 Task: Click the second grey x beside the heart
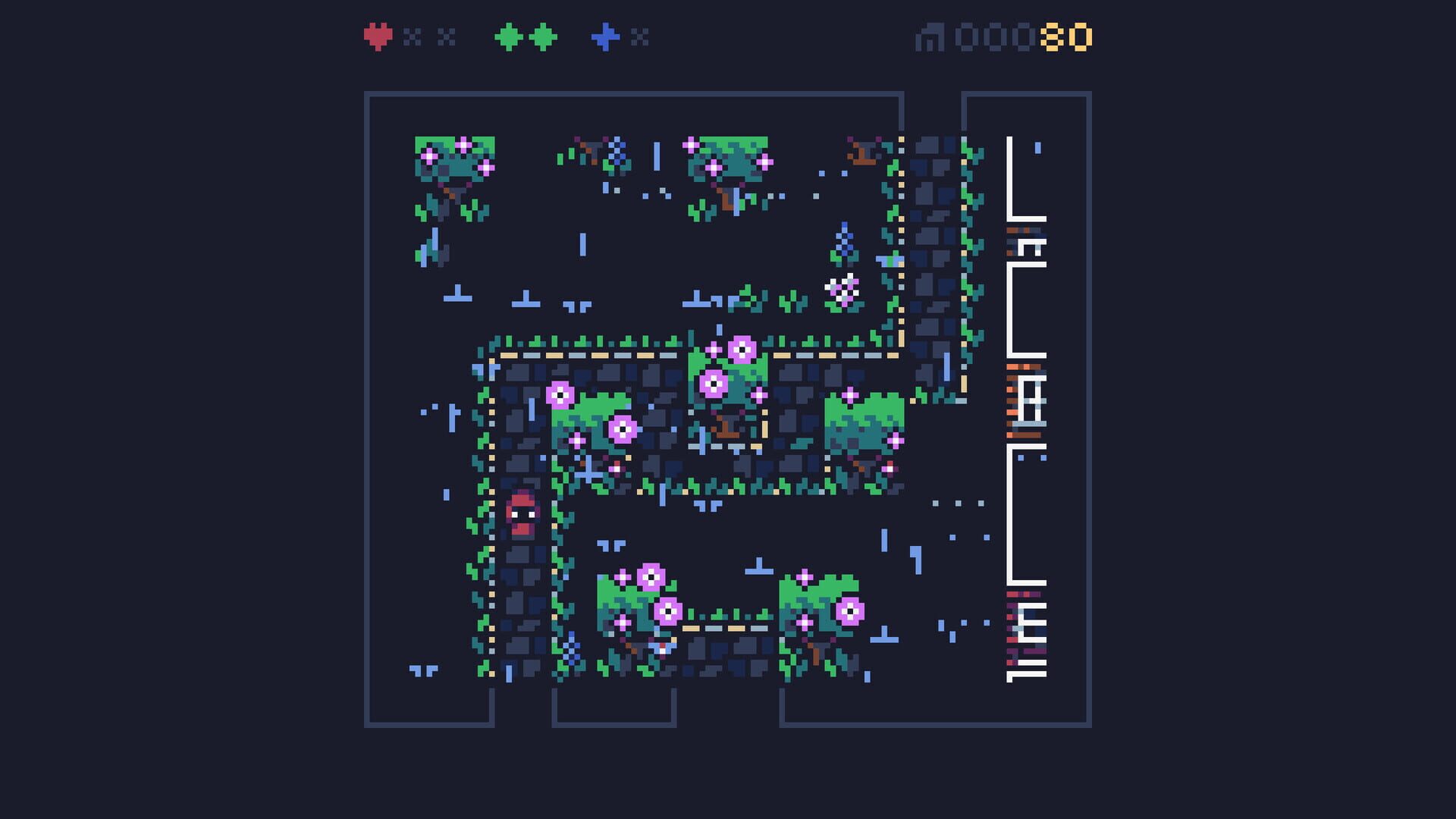(x=444, y=36)
